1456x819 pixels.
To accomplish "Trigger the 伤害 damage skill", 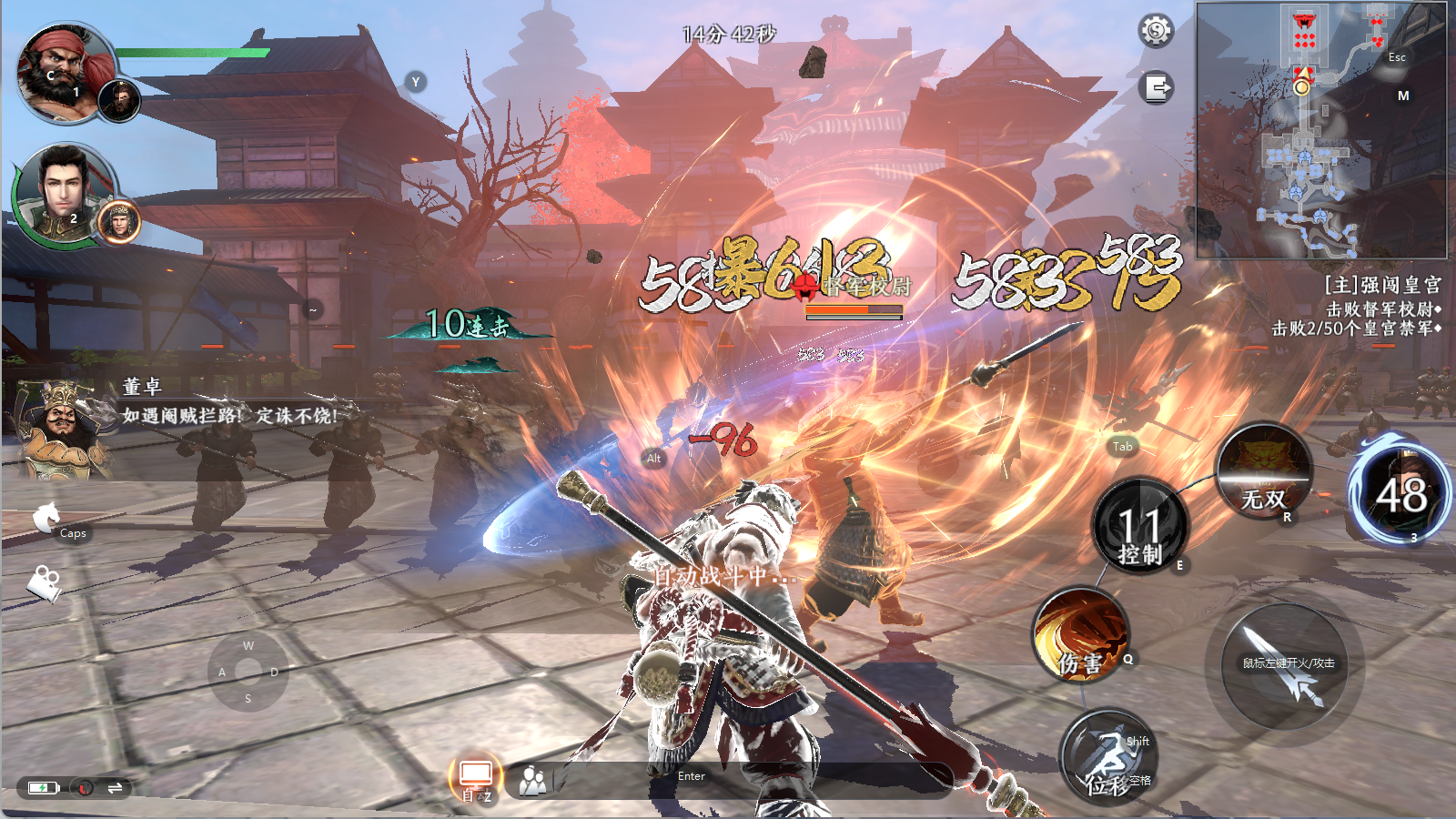I will pyautogui.click(x=1081, y=634).
